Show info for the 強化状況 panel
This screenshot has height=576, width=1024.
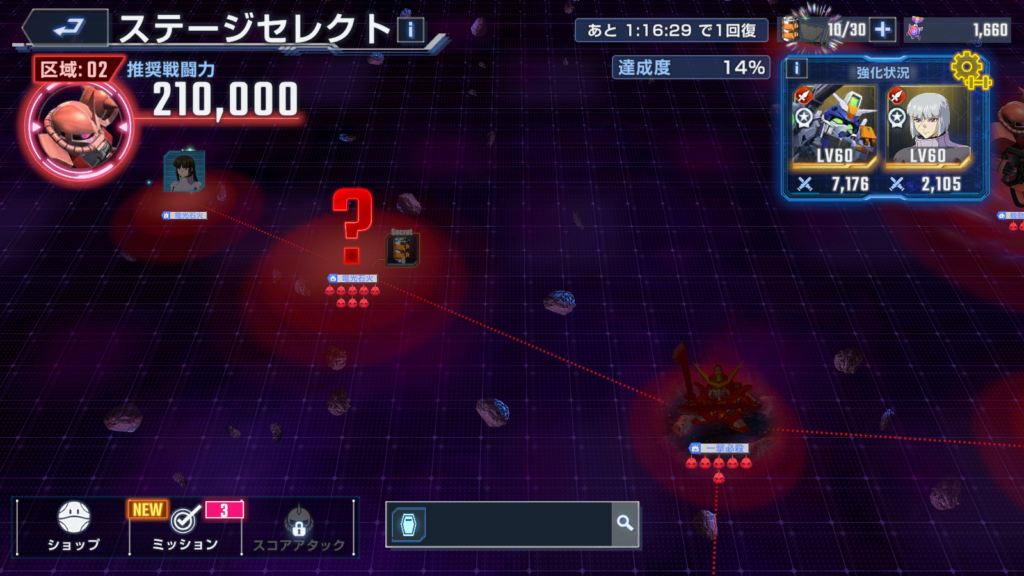pos(796,68)
